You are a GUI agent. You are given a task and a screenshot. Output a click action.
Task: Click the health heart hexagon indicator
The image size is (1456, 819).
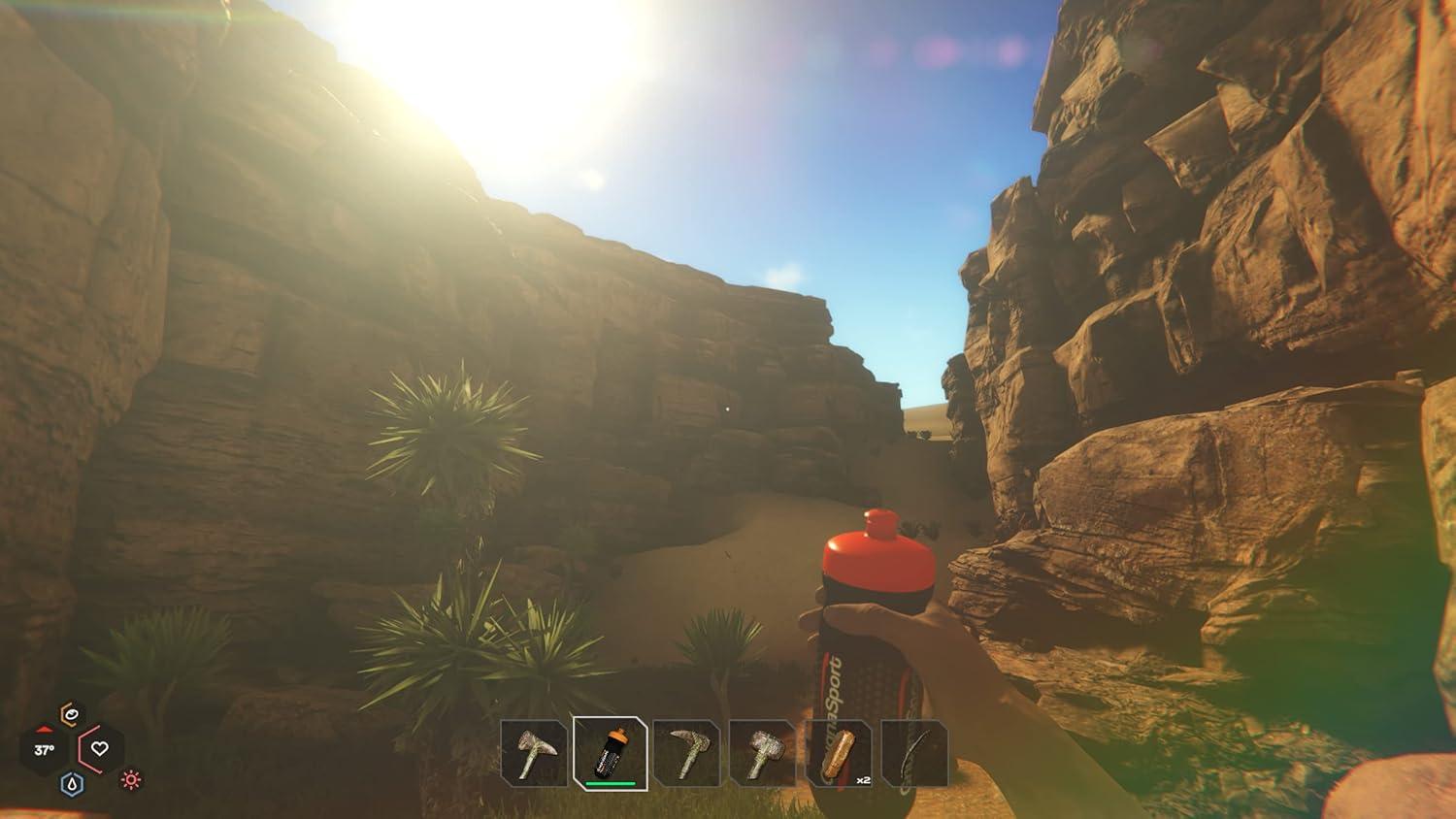click(98, 748)
